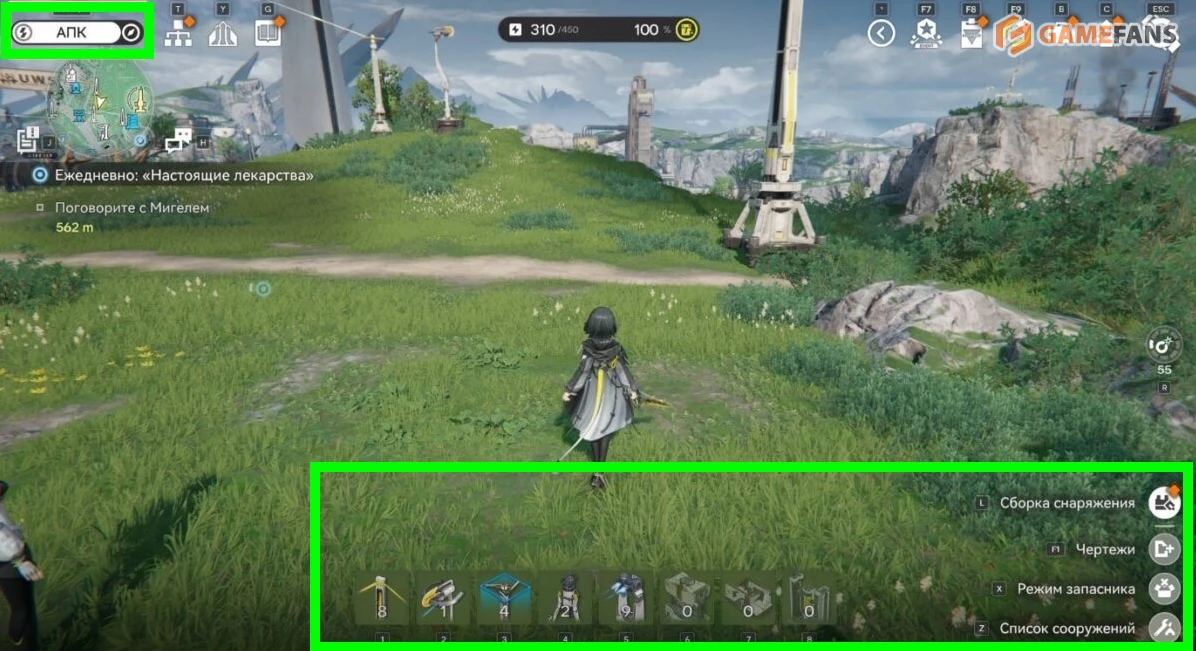Open Сборка снаряжения
Image resolution: width=1196 pixels, height=651 pixels.
pos(1163,502)
